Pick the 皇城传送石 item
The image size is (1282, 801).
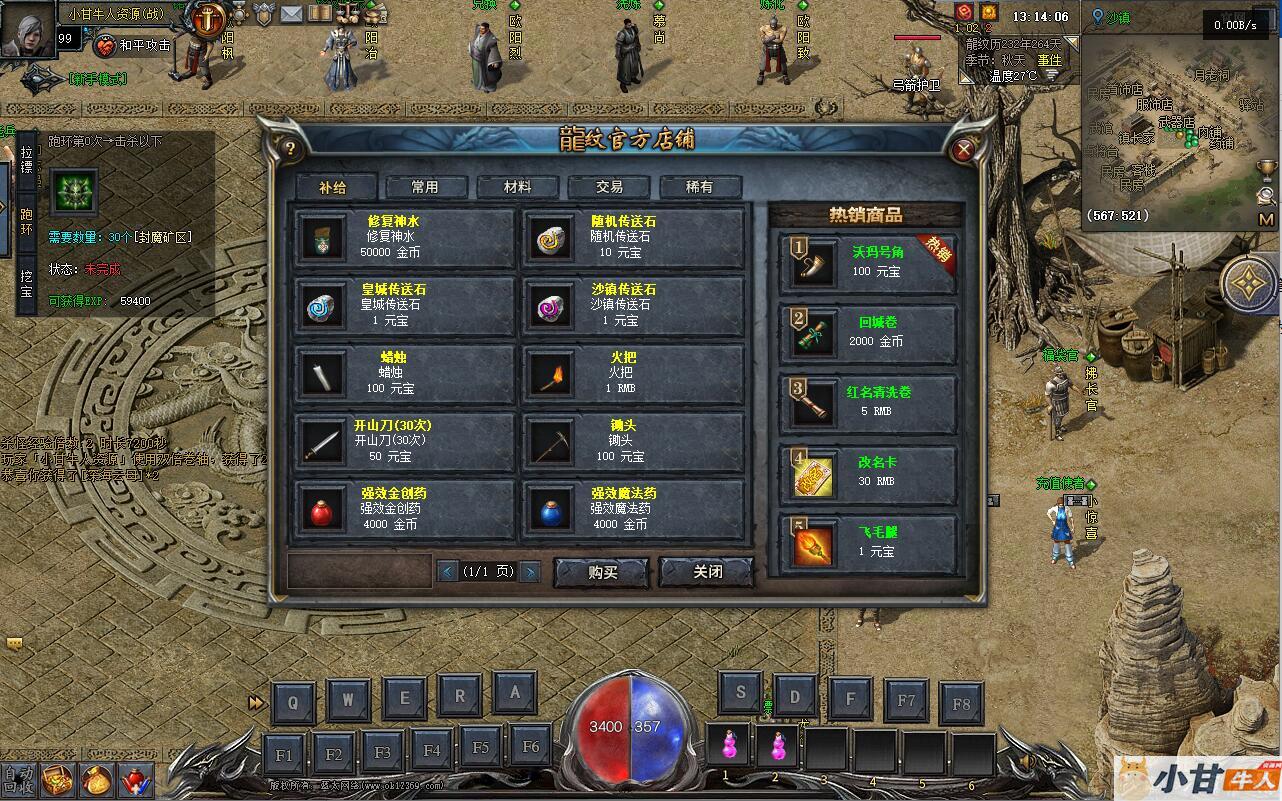click(405, 305)
